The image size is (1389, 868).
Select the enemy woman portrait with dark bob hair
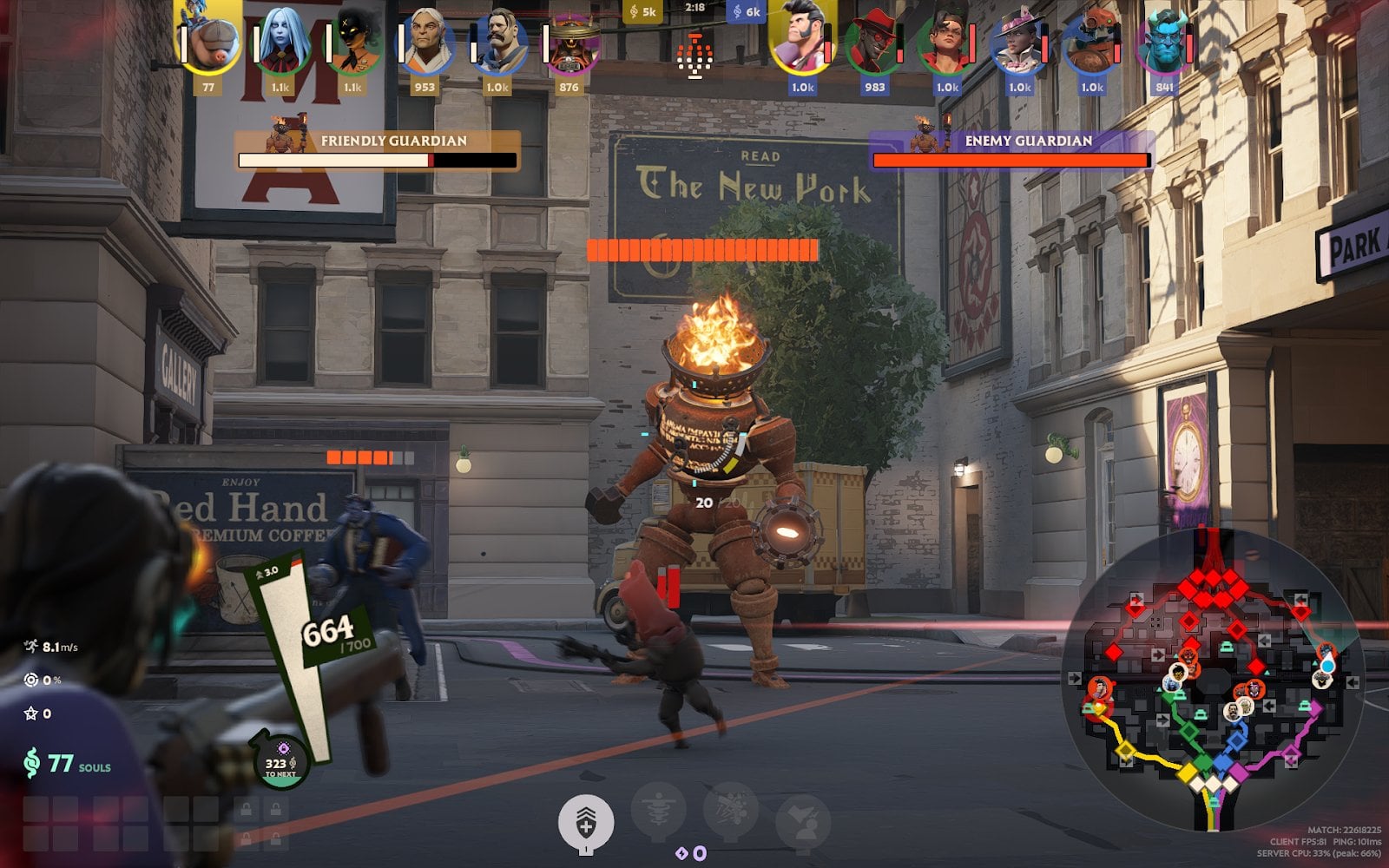947,42
